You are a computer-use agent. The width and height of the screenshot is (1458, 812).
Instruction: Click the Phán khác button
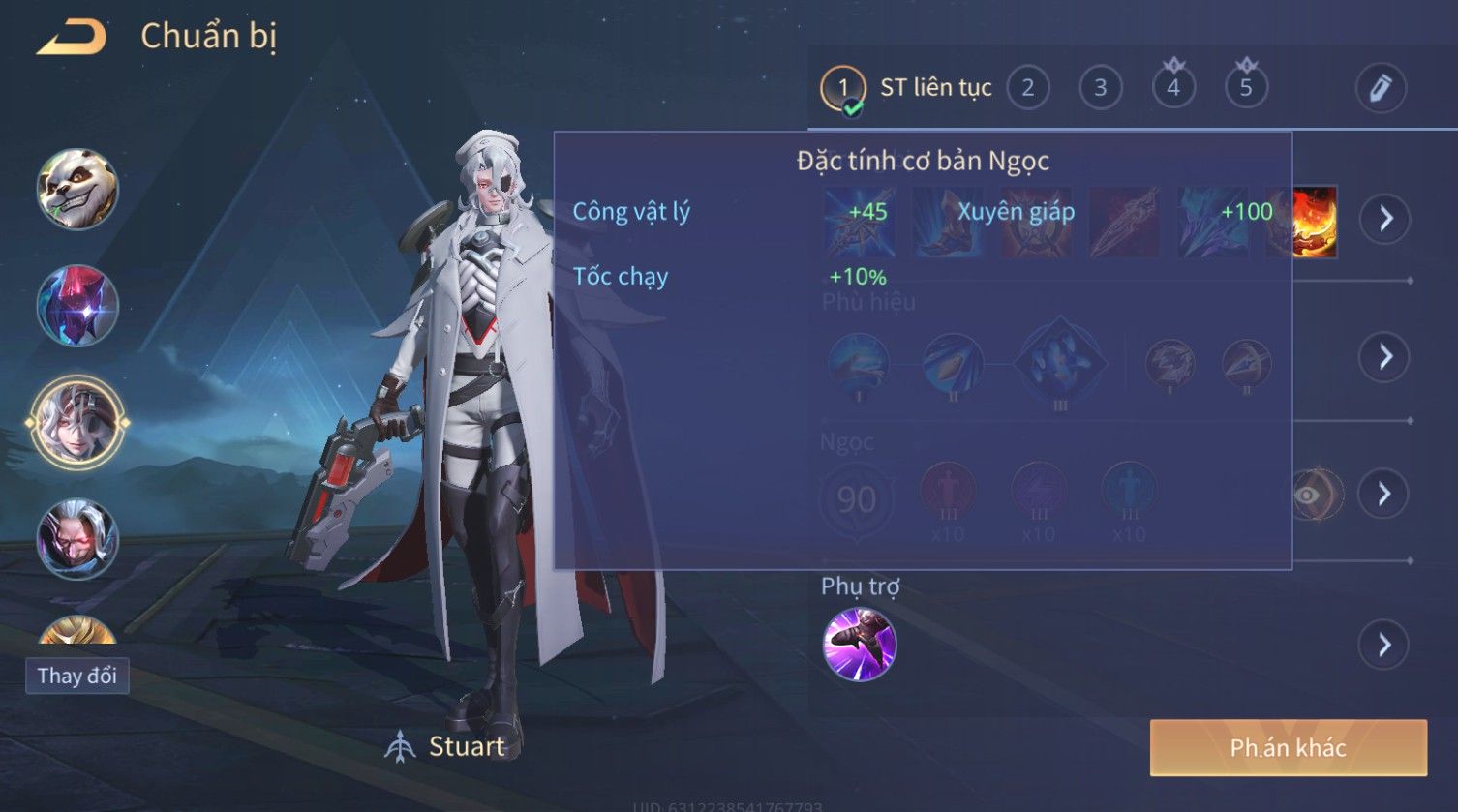1288,748
